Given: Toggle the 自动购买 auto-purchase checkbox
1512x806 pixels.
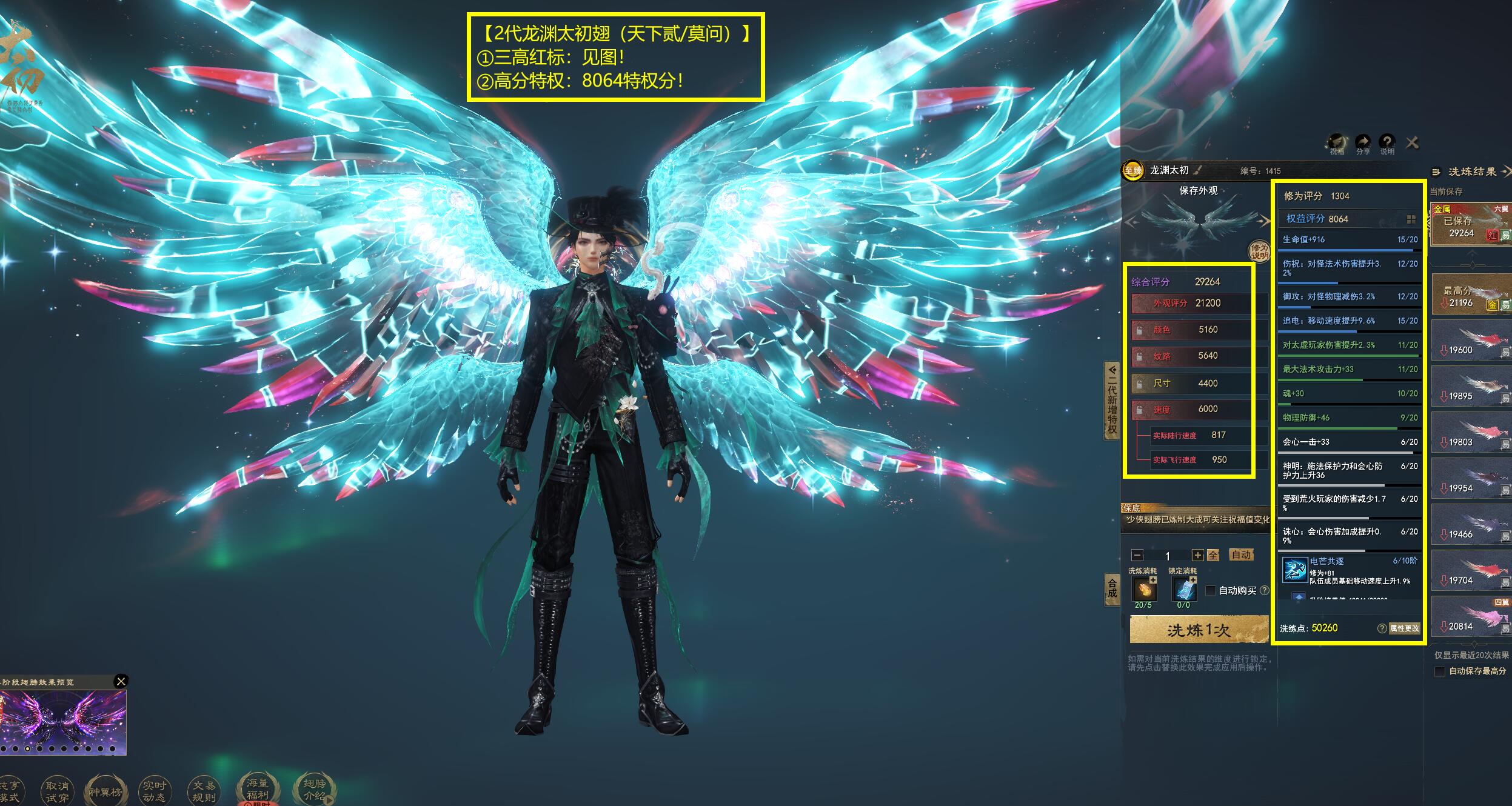Looking at the screenshot, I should (1211, 590).
